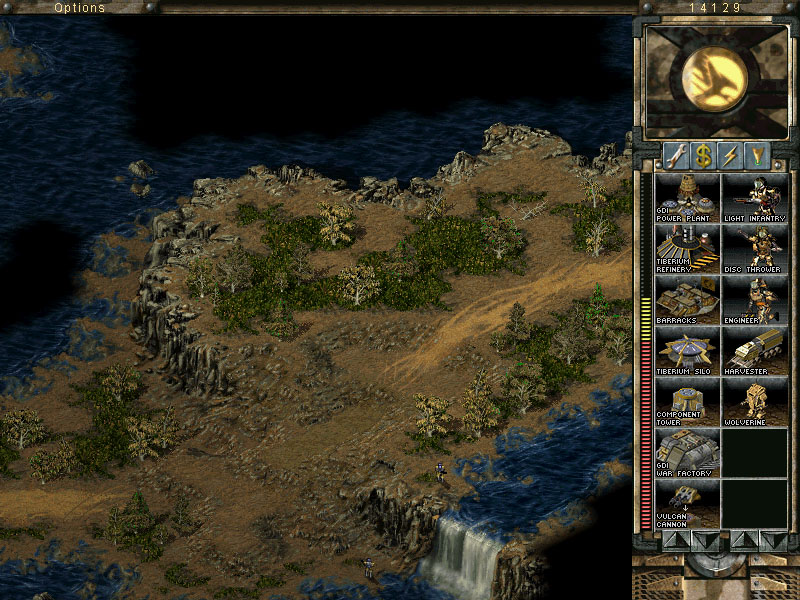Viewport: 800px width, 600px height.
Task: Order a Harvester from the sidebar
Action: click(x=755, y=351)
